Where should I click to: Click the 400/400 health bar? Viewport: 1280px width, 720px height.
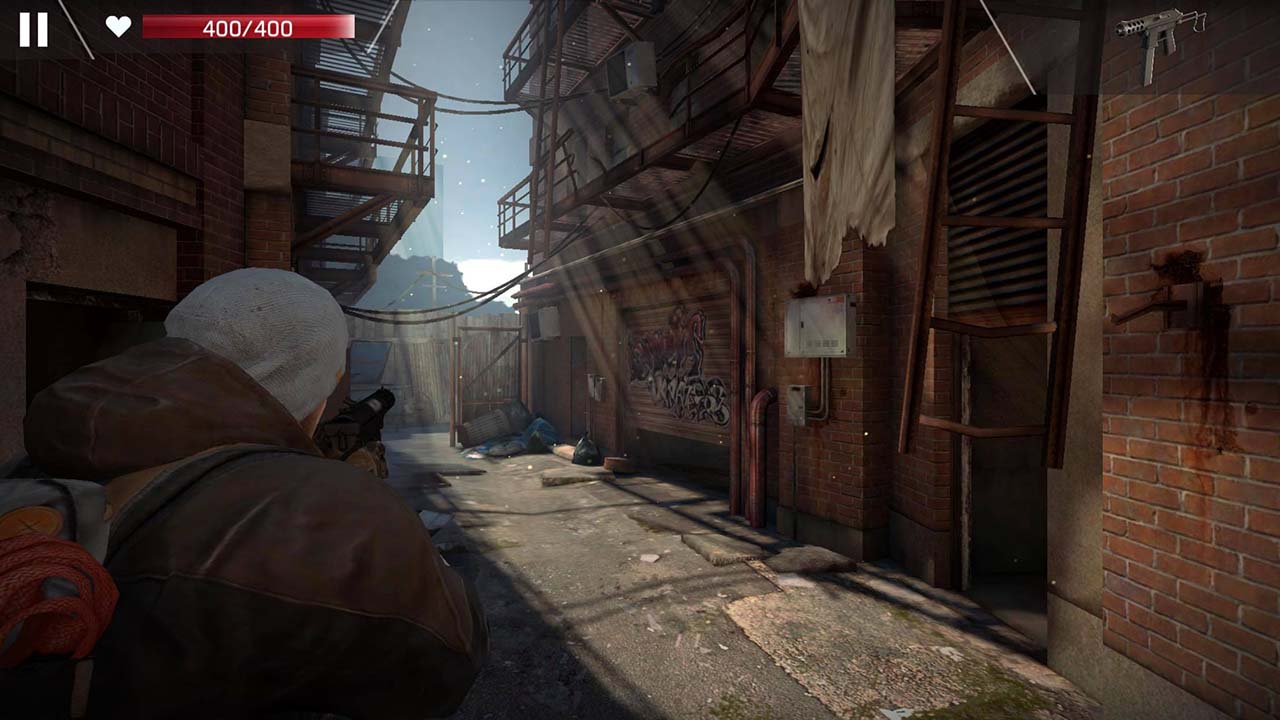pyautogui.click(x=247, y=28)
